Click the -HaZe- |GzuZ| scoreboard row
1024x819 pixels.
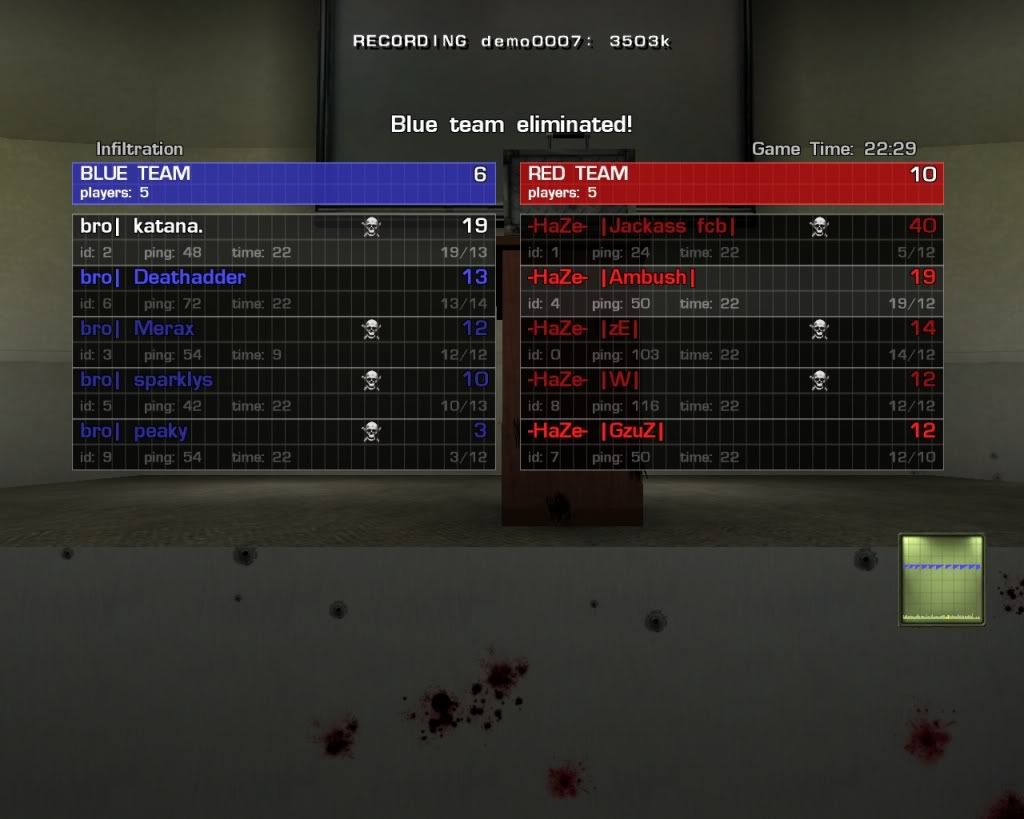(731, 443)
